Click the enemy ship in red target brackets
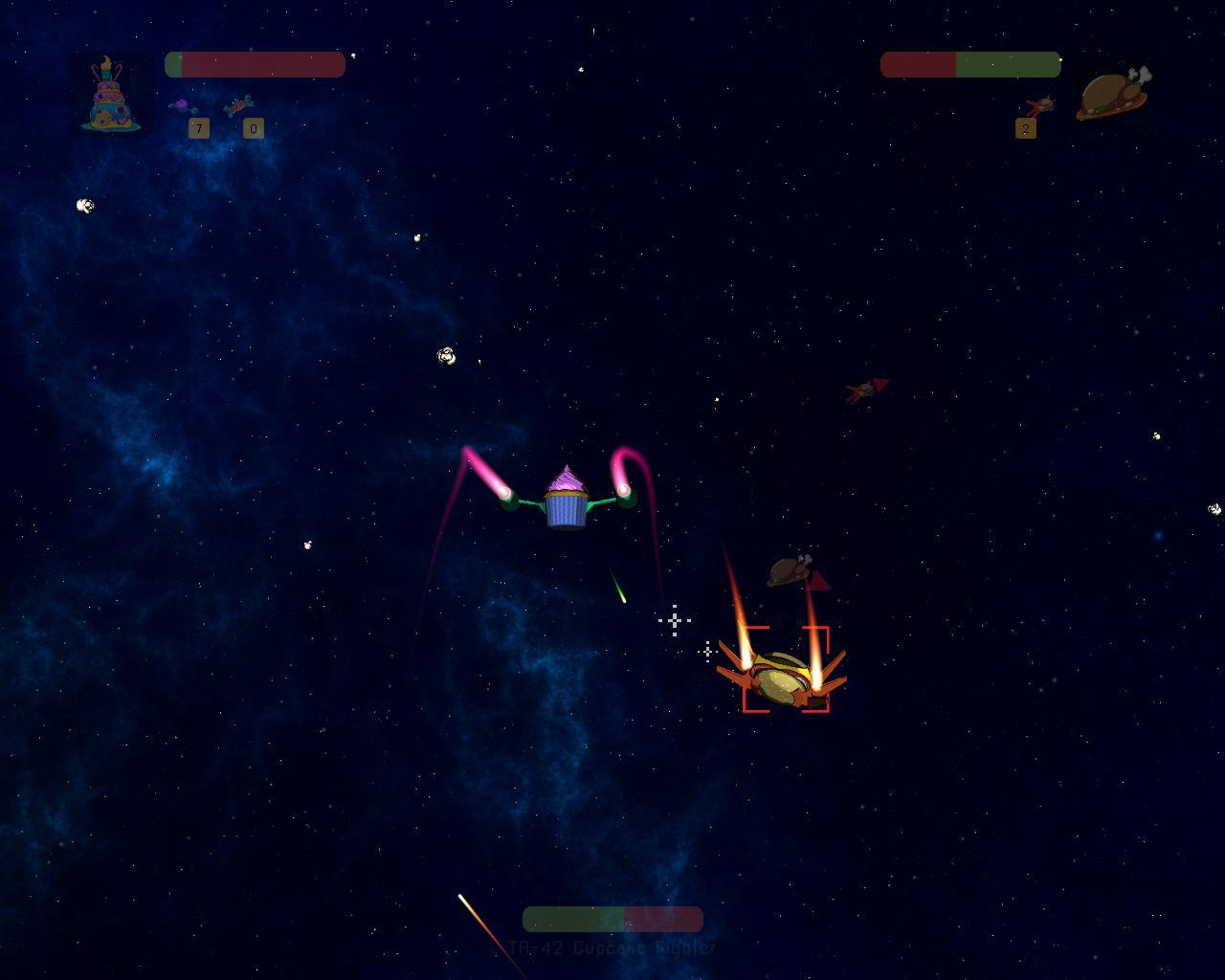This screenshot has height=980, width=1225. (785, 675)
